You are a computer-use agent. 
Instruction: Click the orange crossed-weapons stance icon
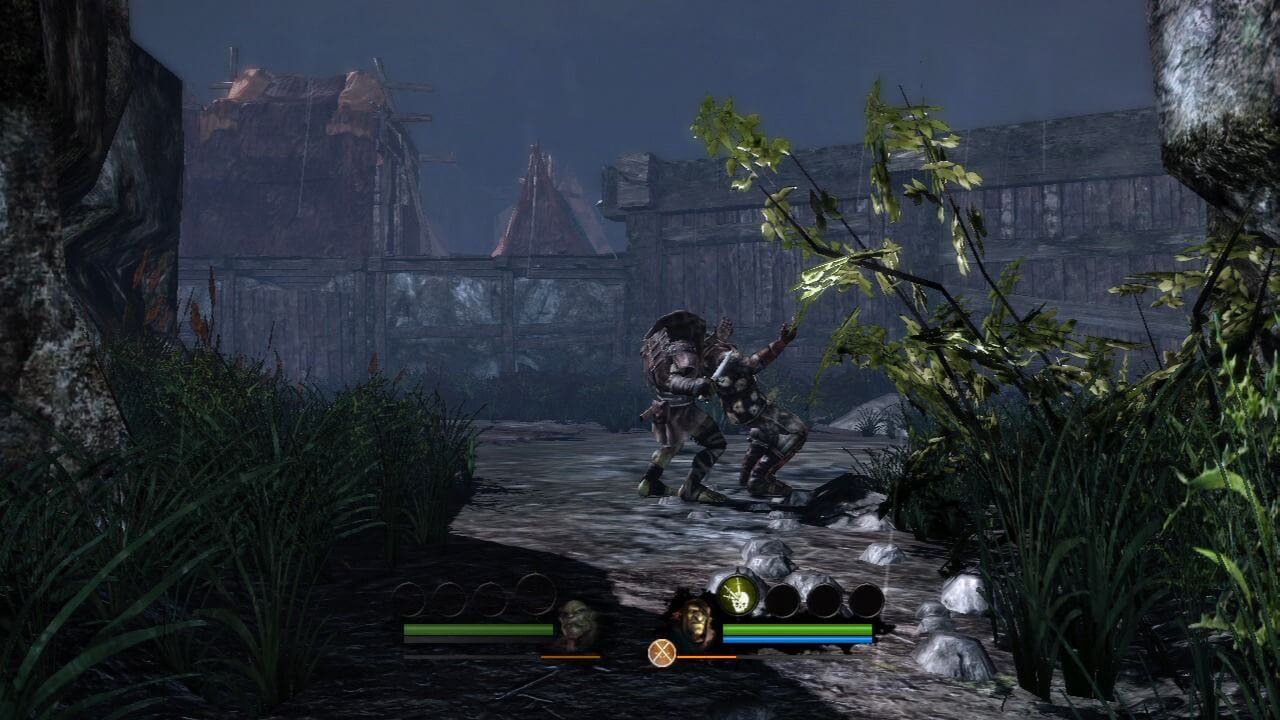(661, 653)
